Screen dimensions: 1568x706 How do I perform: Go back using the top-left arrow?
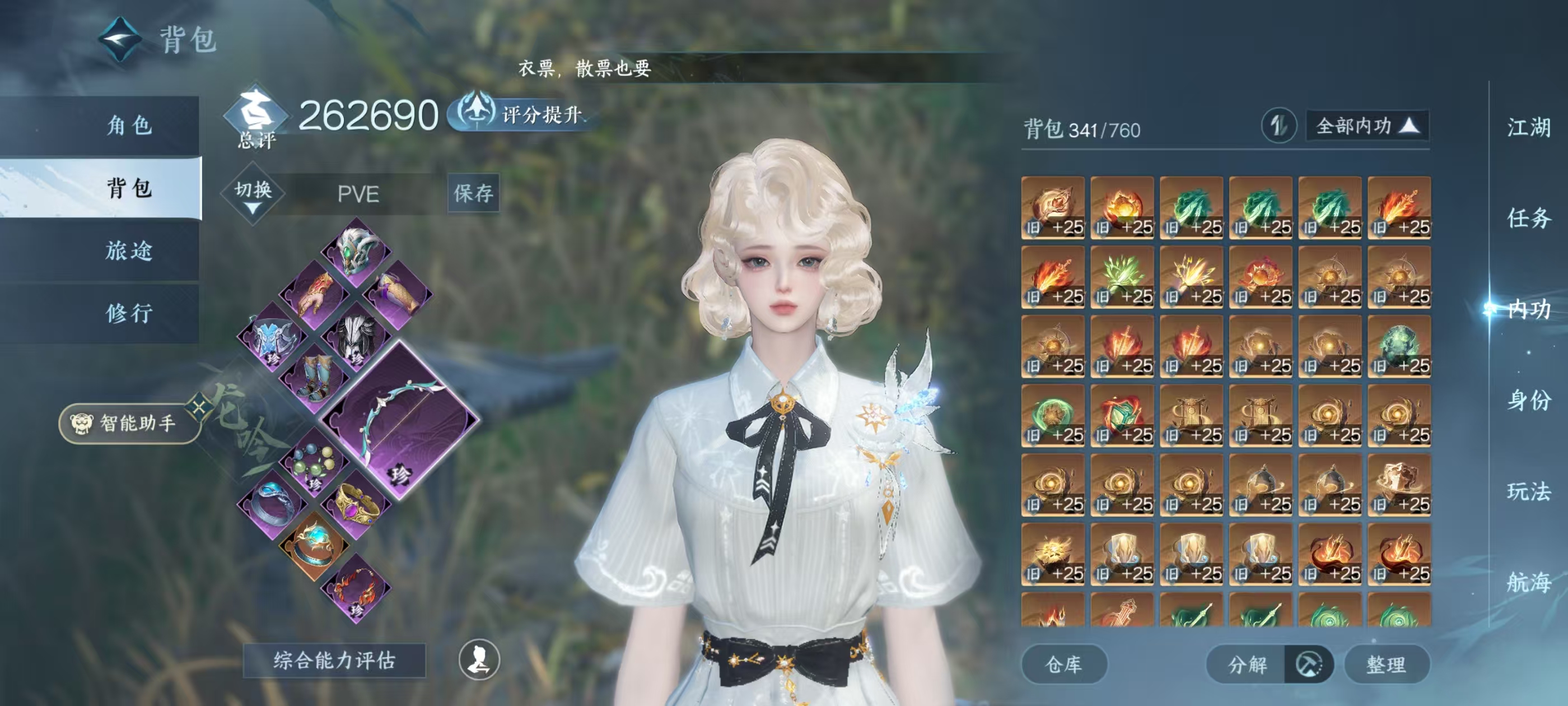(x=120, y=40)
